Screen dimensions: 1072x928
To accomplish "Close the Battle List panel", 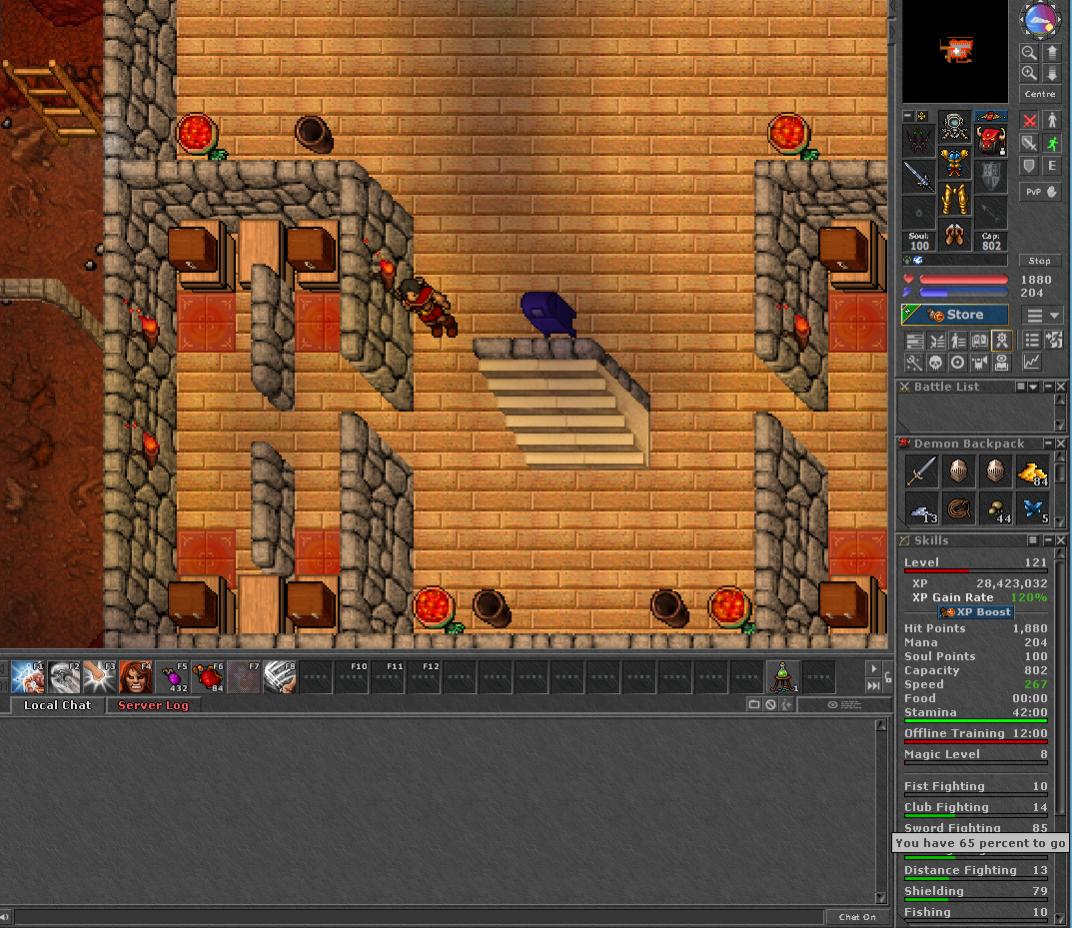I will 1061,387.
